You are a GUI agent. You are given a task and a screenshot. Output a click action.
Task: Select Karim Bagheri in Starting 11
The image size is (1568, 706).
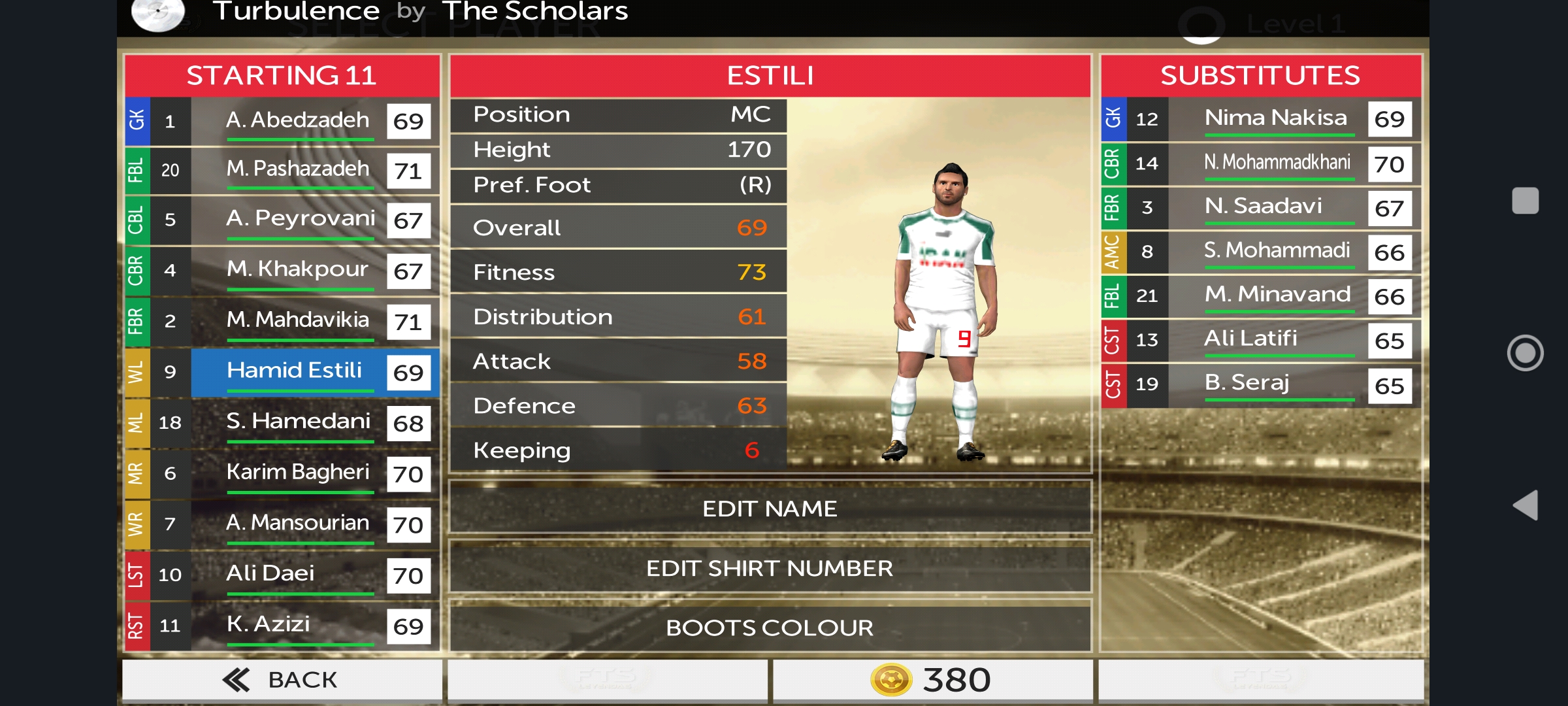pyautogui.click(x=297, y=473)
